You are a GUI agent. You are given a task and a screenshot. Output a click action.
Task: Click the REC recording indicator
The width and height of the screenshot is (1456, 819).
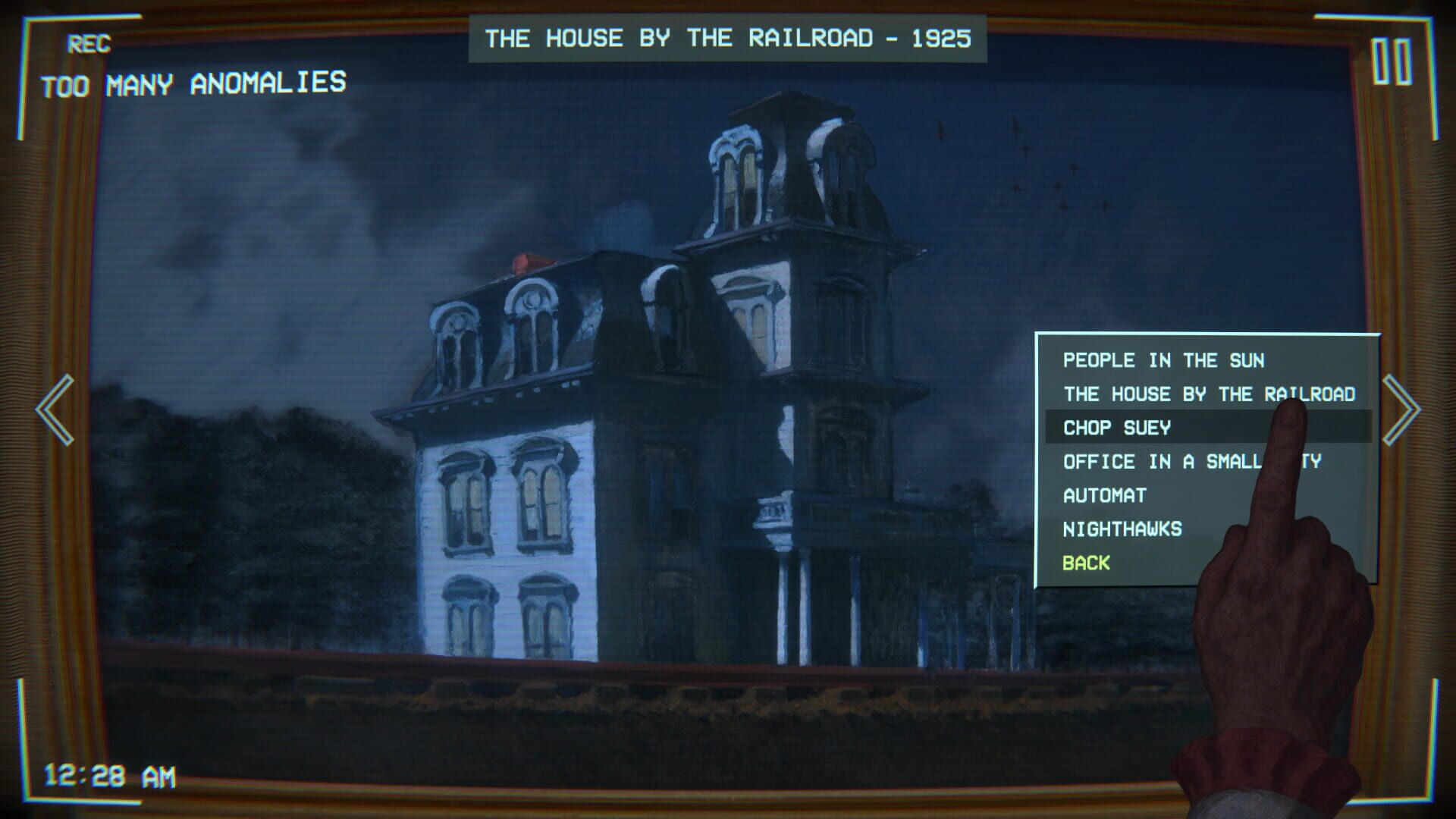coord(89,43)
